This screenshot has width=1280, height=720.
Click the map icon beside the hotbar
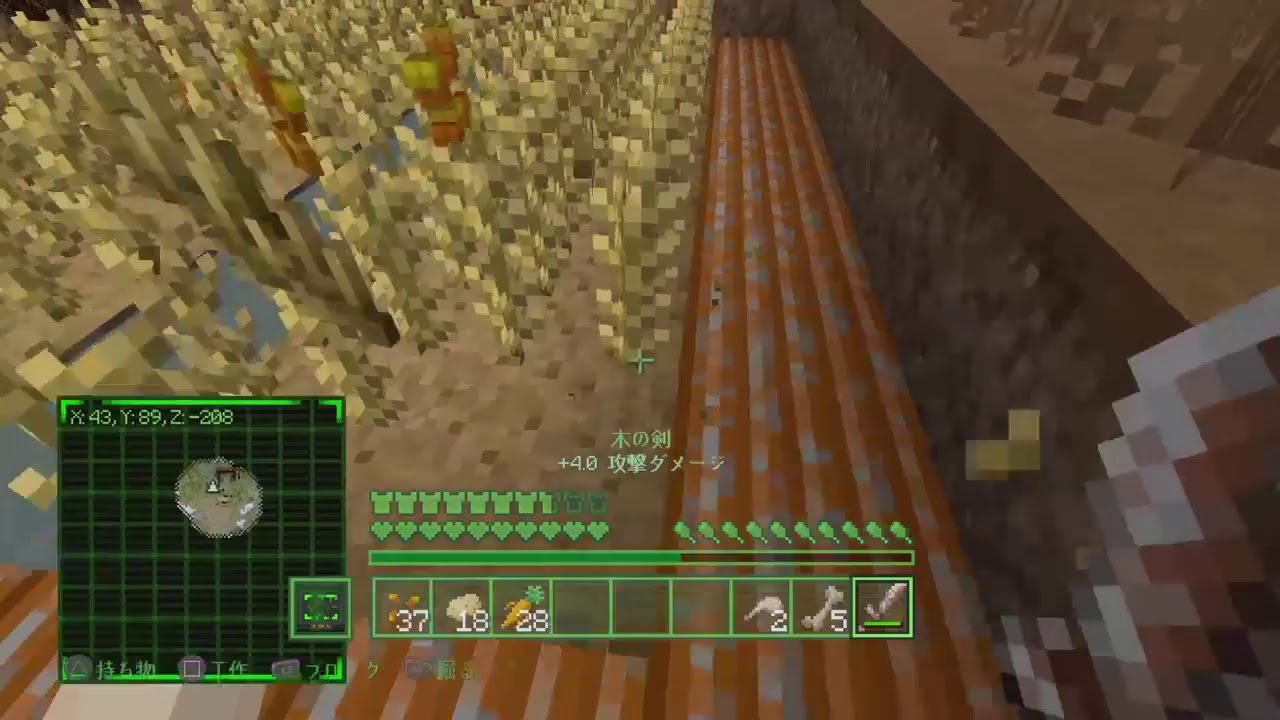[x=321, y=605]
